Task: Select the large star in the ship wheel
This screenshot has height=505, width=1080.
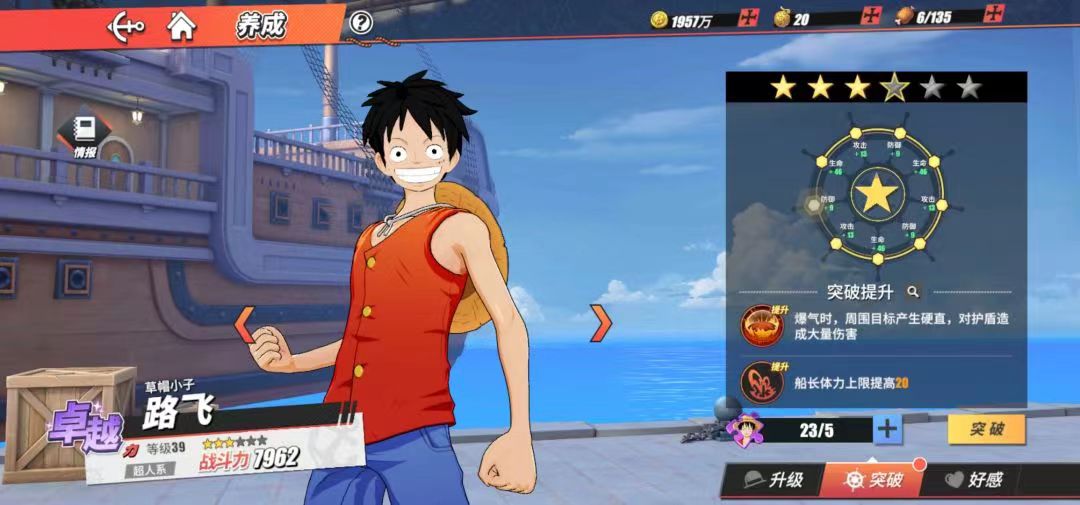Action: (877, 193)
